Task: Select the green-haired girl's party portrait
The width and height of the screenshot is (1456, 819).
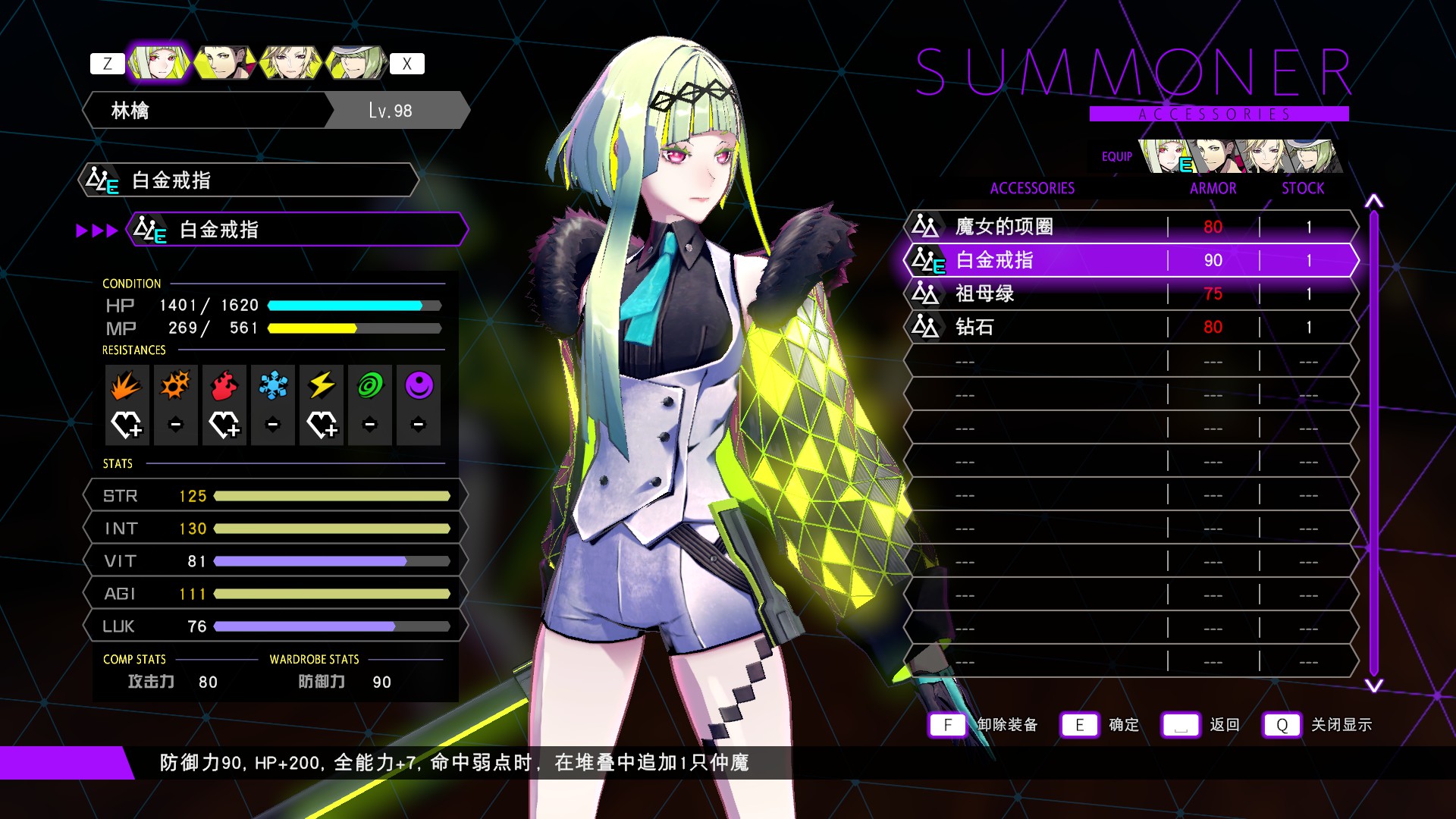Action: tap(158, 63)
